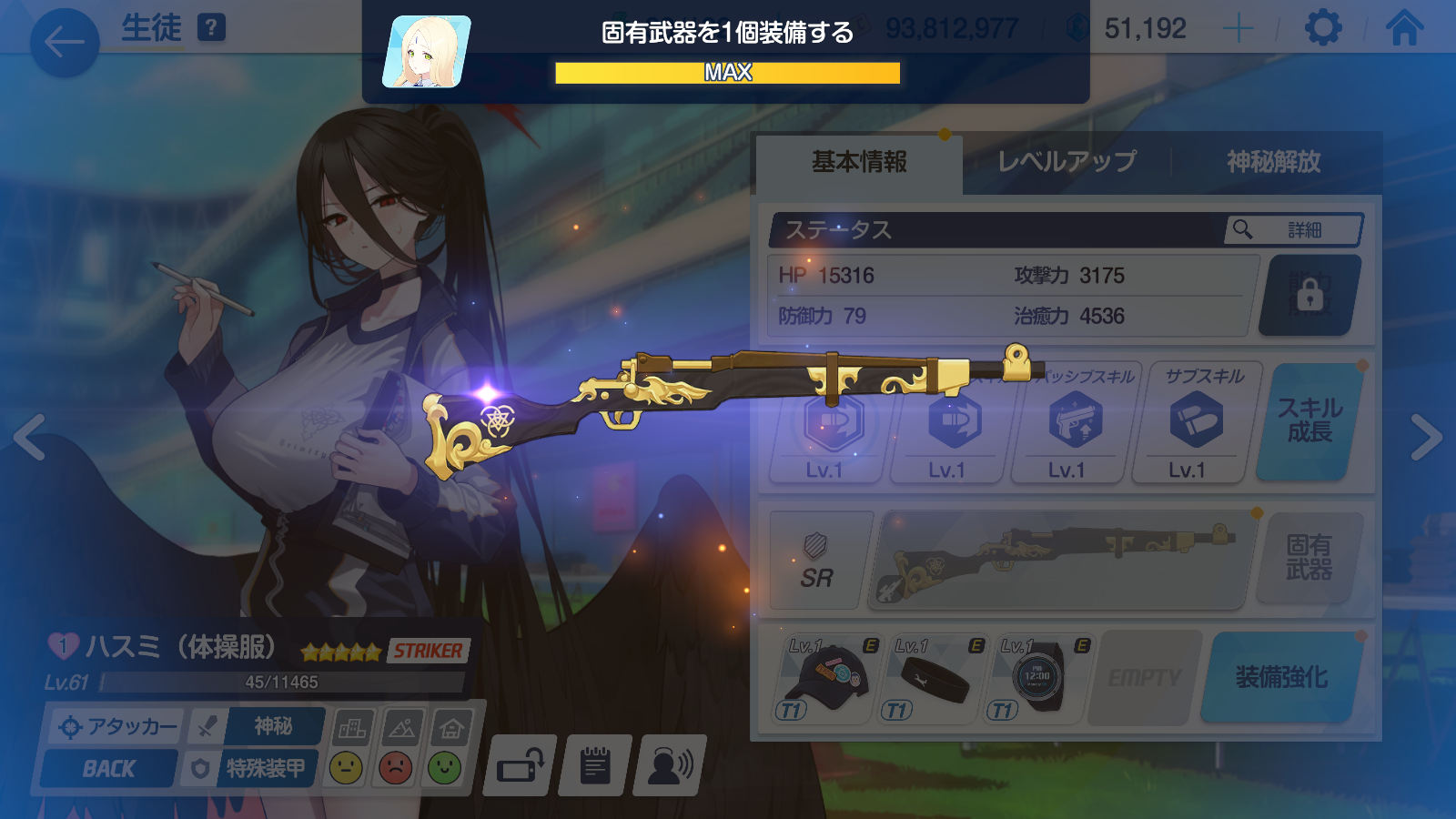Select the cap equipment slot
The image size is (1456, 819).
pyautogui.click(x=828, y=679)
